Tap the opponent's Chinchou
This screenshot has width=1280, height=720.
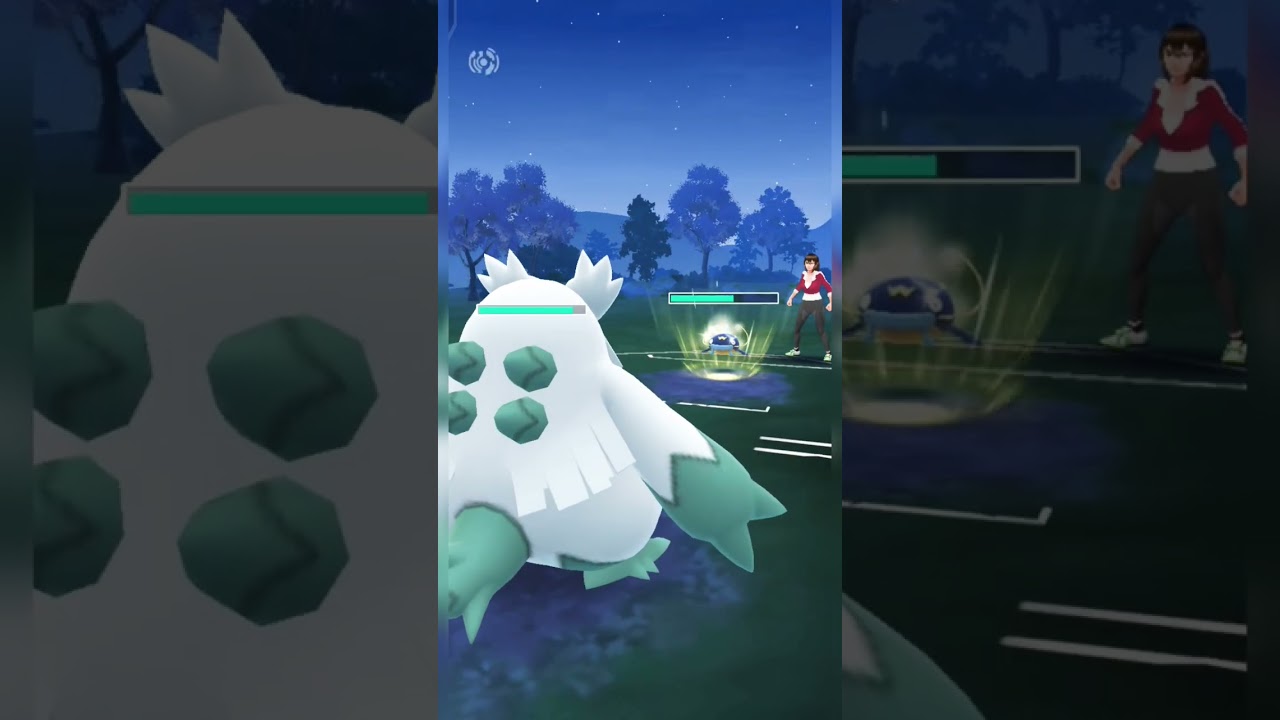pyautogui.click(x=722, y=345)
